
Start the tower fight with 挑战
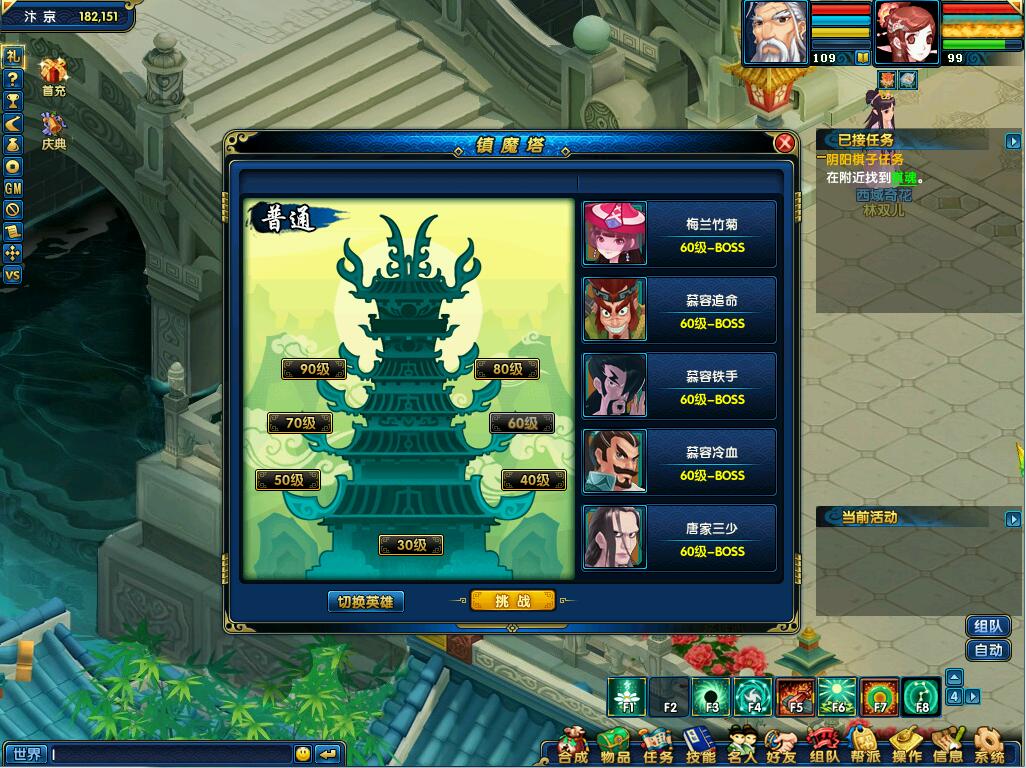pos(512,601)
